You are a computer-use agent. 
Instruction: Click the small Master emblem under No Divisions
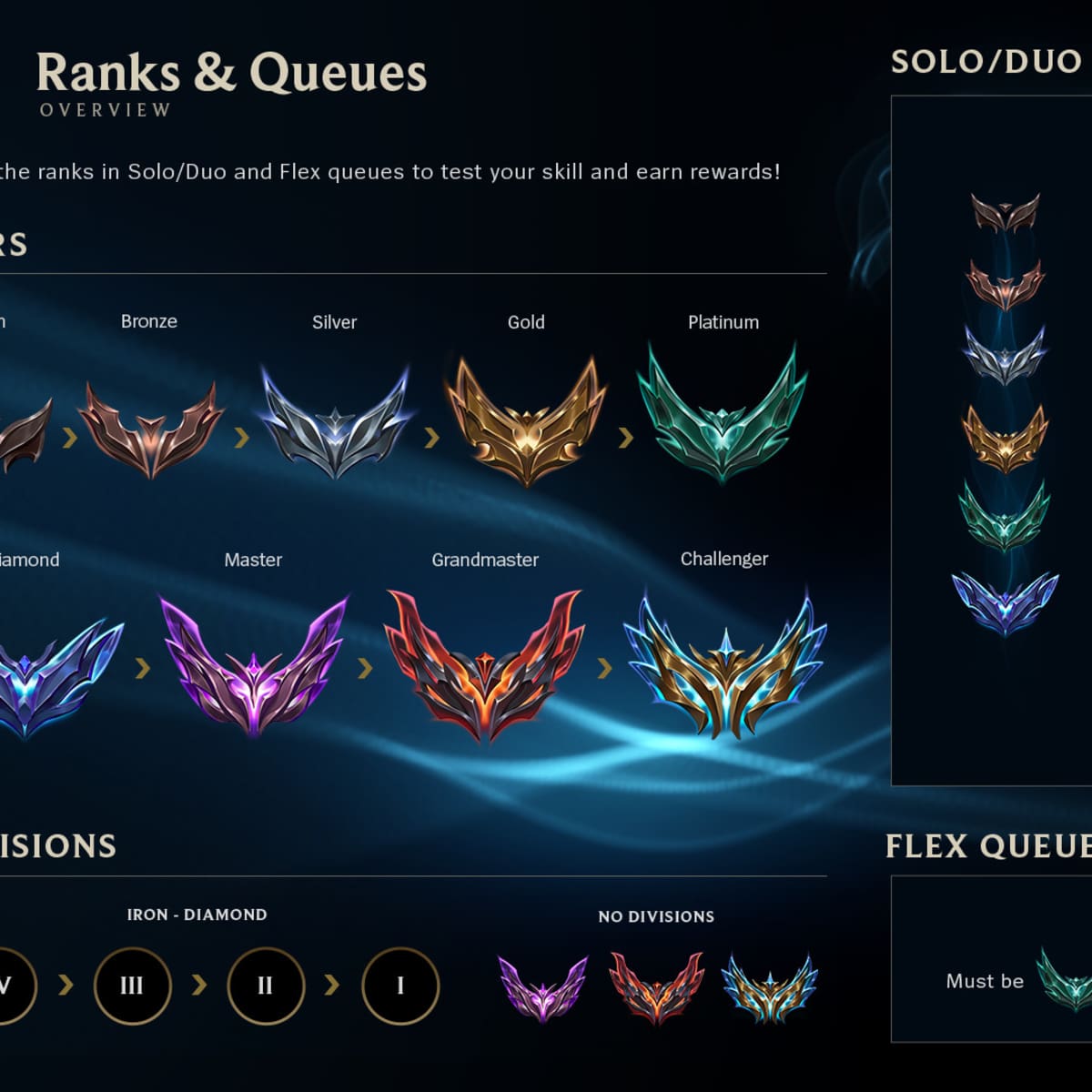click(x=543, y=988)
